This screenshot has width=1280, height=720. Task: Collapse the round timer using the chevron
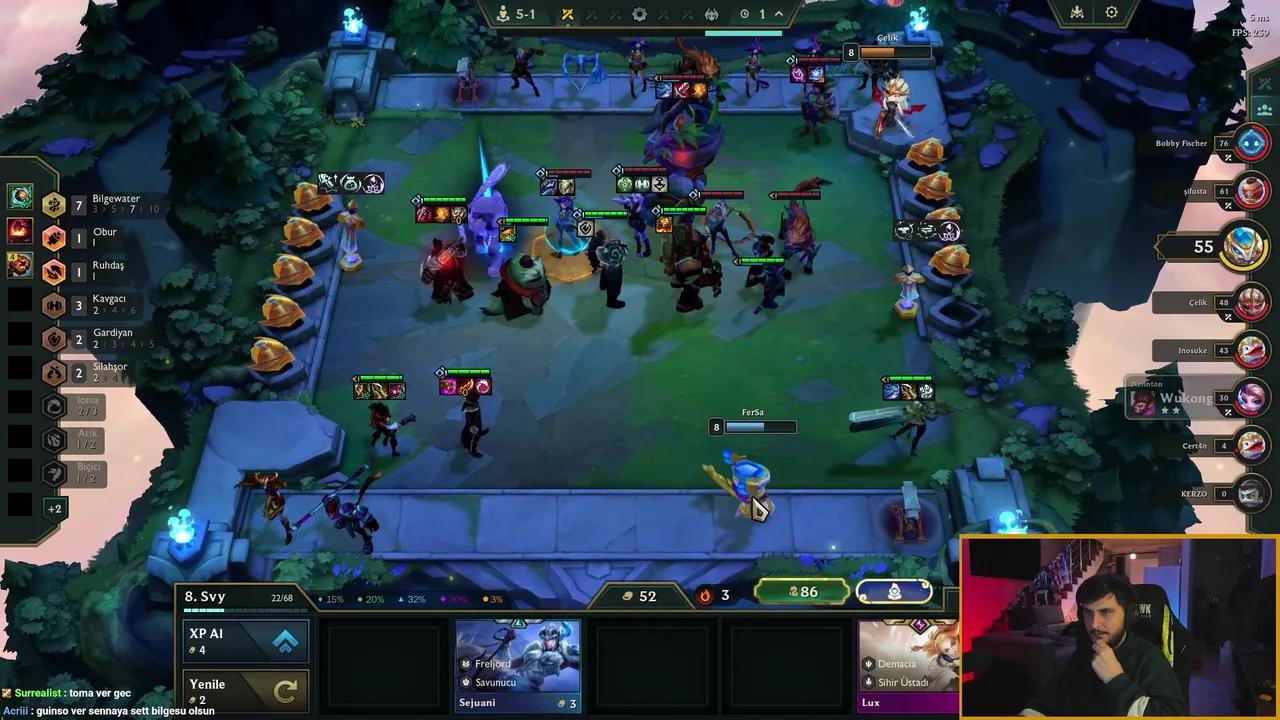[x=778, y=13]
